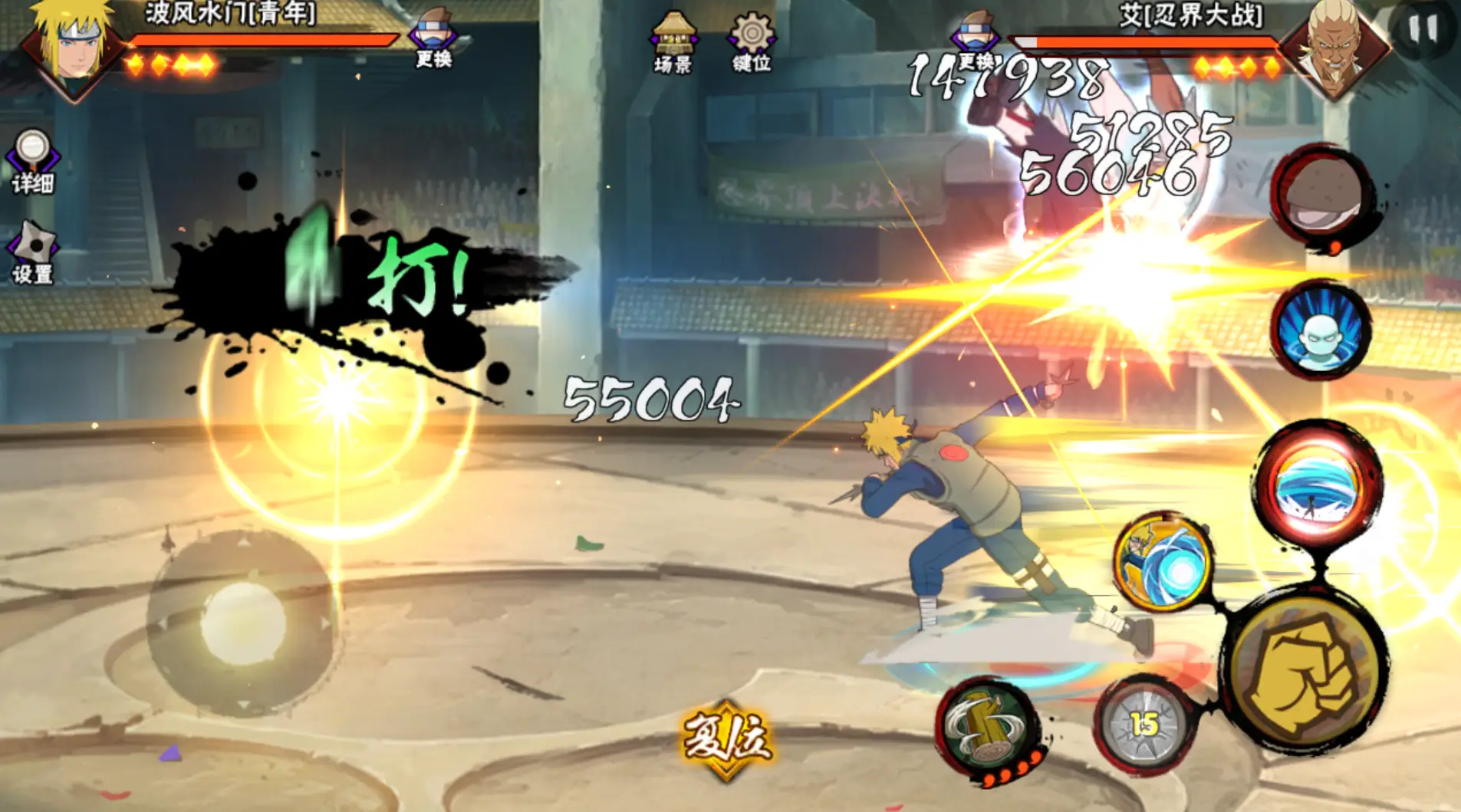Activate the Rasengan skill icon
The height and width of the screenshot is (812, 1461).
[1163, 563]
